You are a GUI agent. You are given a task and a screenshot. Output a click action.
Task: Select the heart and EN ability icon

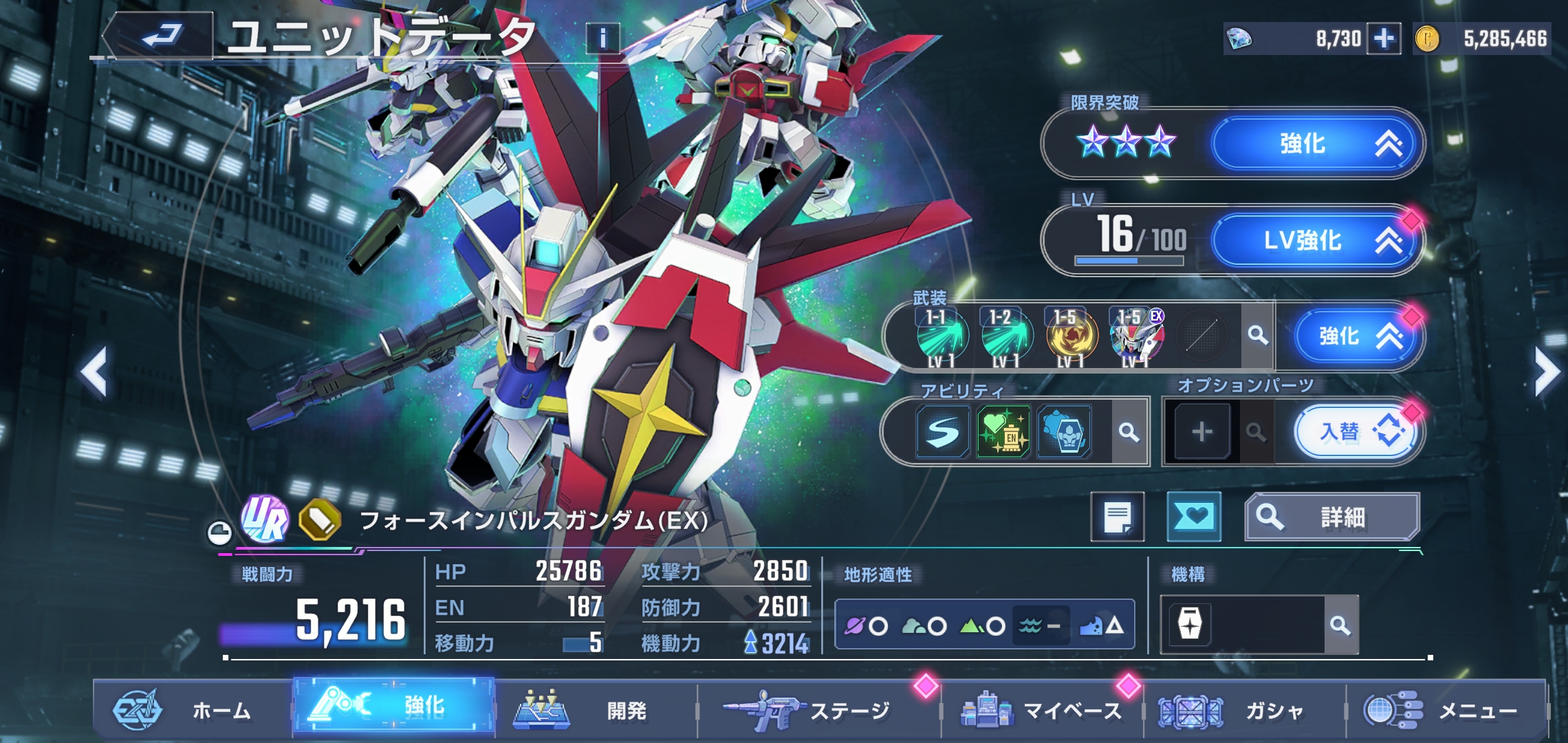click(x=1003, y=432)
